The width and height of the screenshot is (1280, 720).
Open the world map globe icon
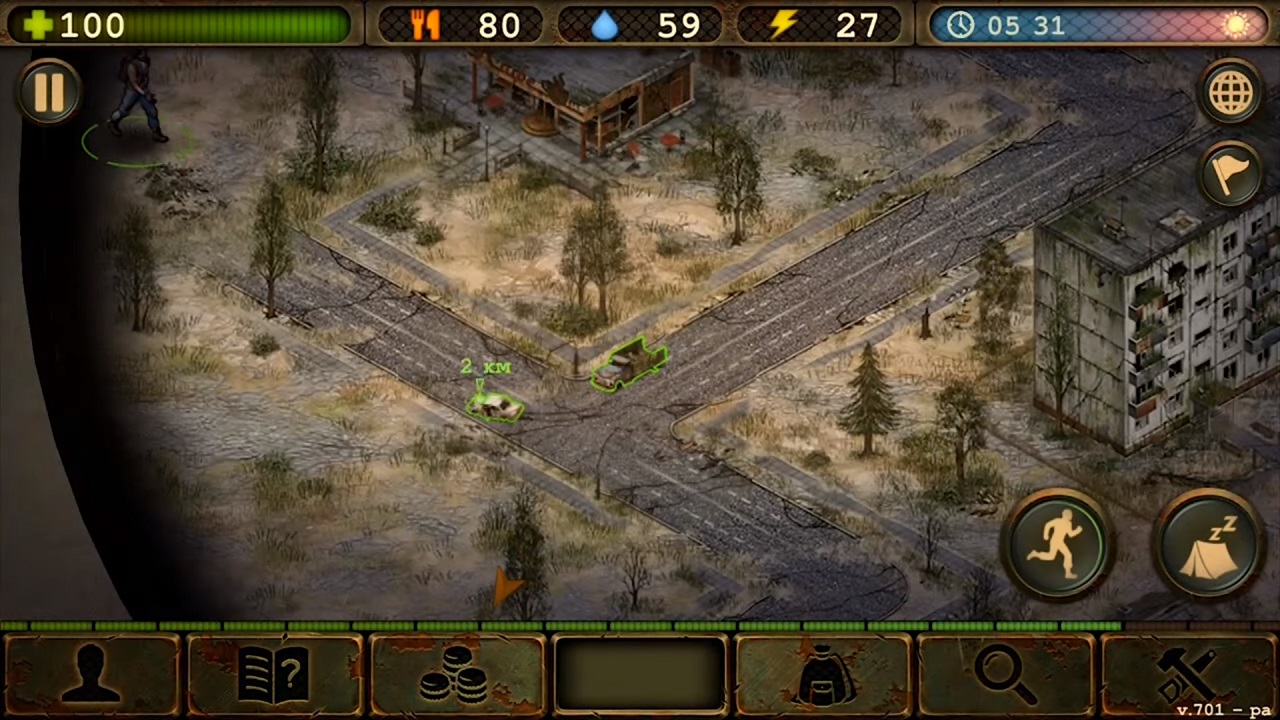(1231, 93)
